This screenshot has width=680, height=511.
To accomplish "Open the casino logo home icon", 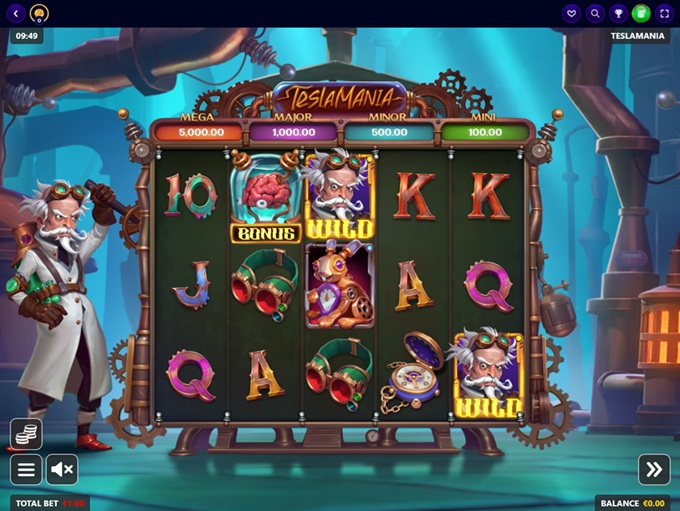I will (x=39, y=13).
